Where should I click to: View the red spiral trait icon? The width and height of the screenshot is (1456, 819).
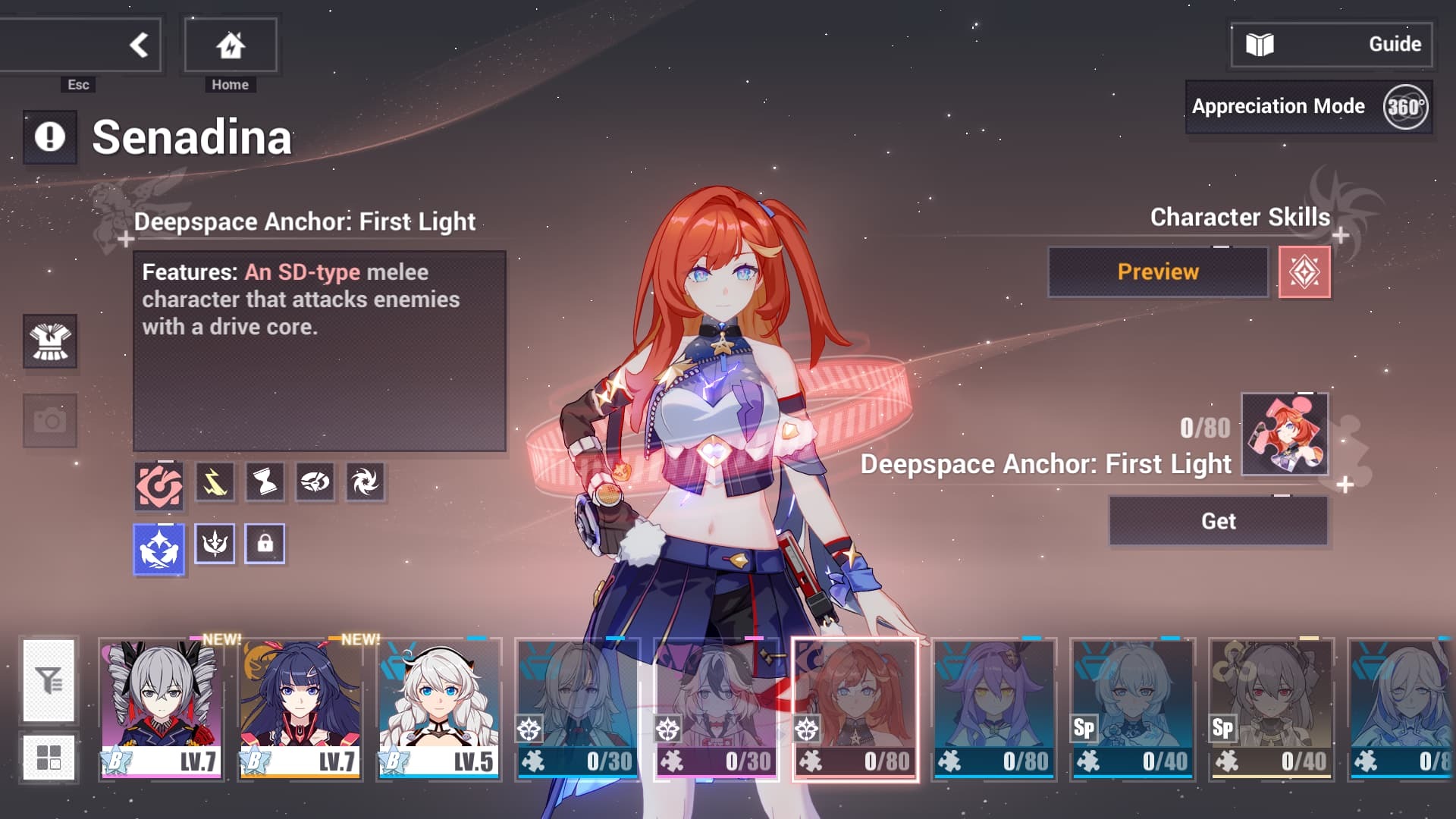[x=158, y=485]
